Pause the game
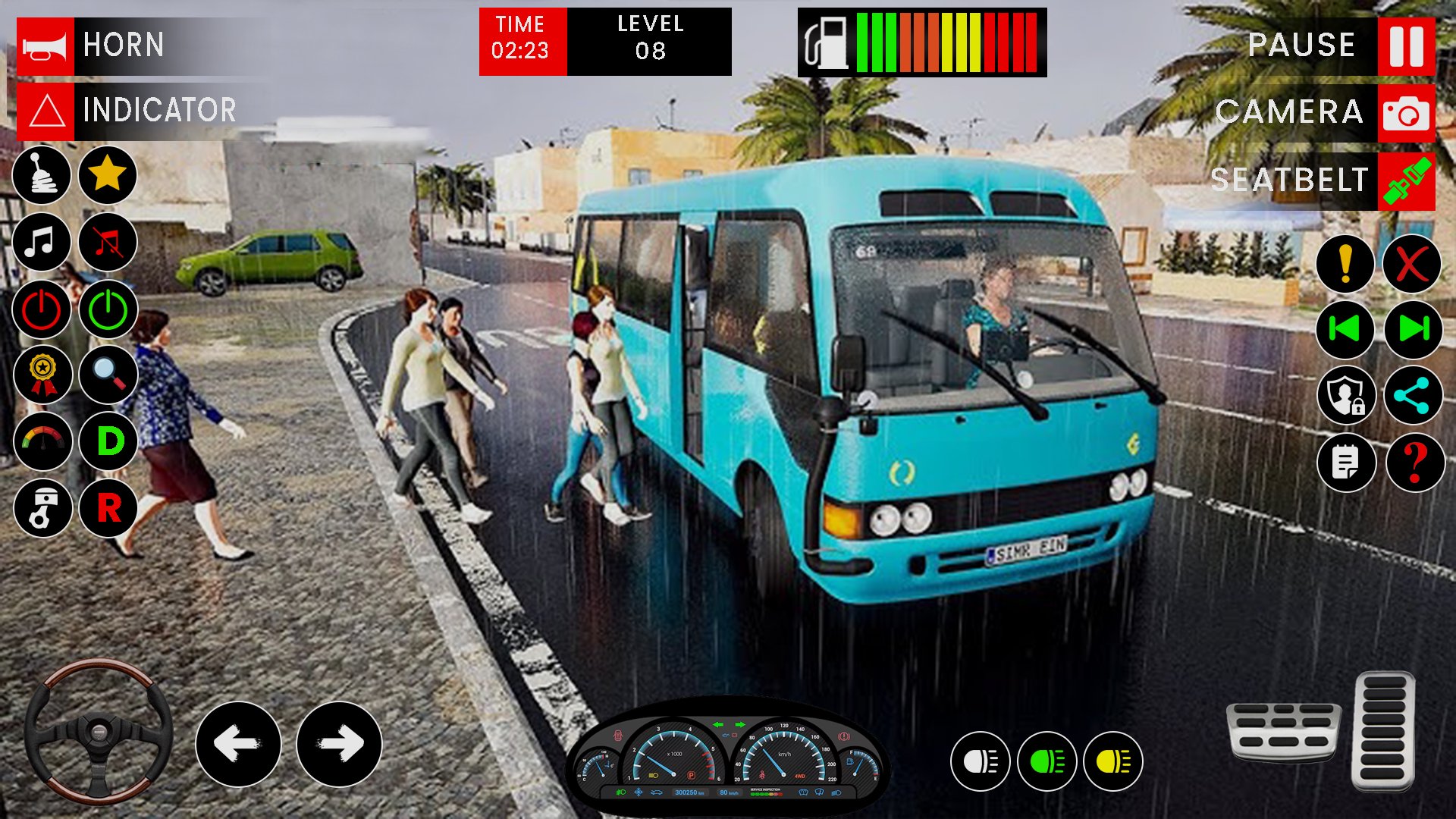Screen dimensions: 1456x819 tap(1406, 44)
